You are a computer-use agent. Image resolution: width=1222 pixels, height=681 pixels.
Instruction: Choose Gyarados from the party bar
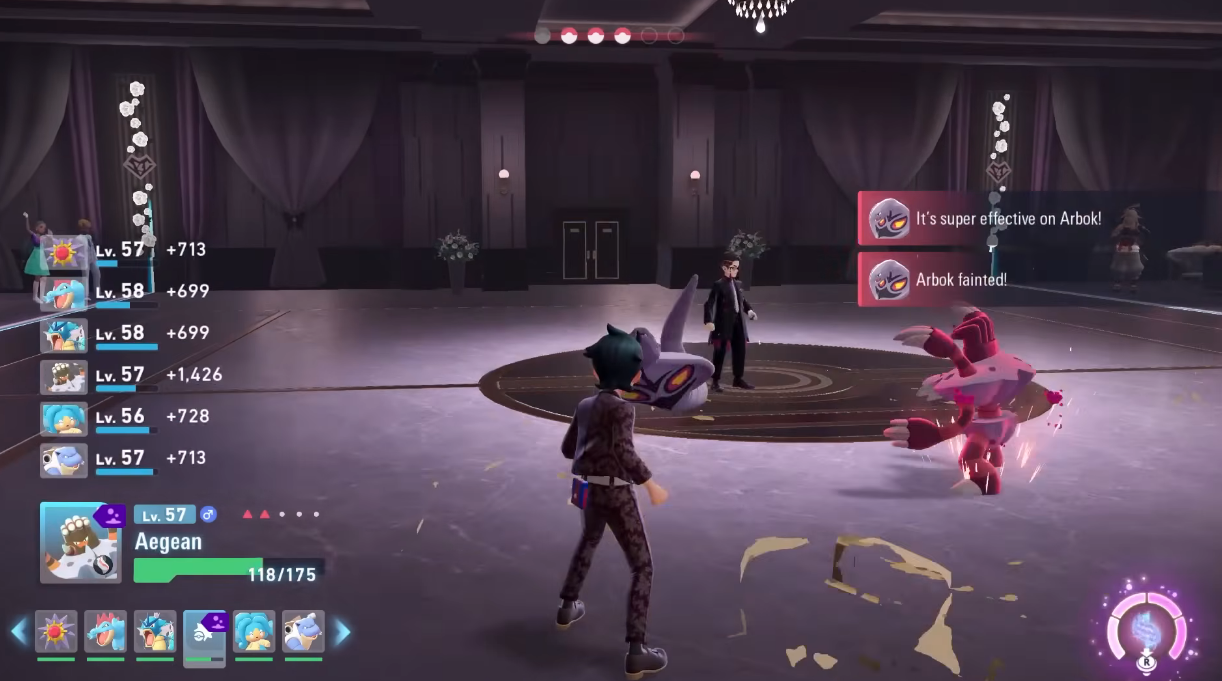(155, 632)
